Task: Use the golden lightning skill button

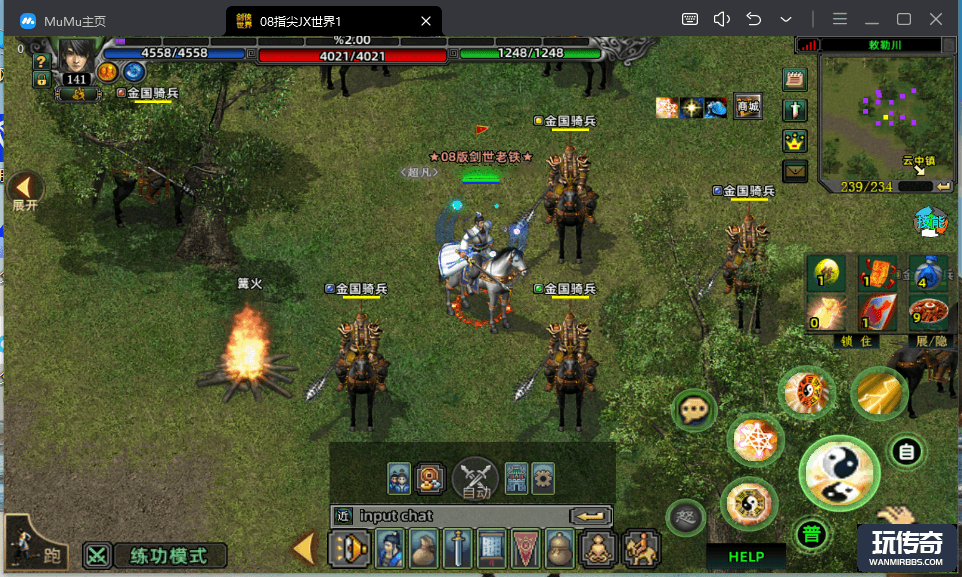Action: coord(879,393)
